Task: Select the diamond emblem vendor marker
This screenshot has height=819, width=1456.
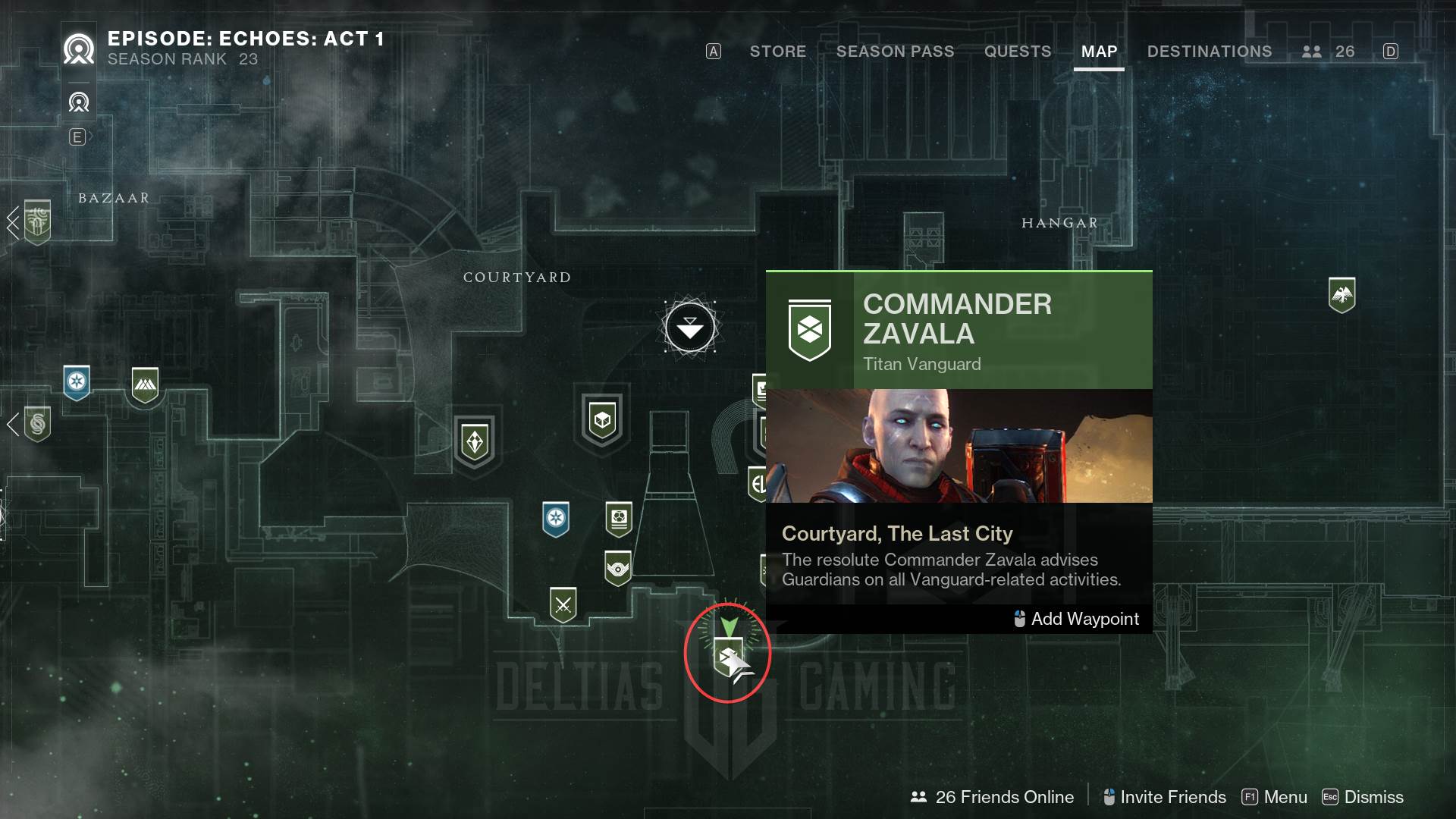Action: tap(475, 441)
